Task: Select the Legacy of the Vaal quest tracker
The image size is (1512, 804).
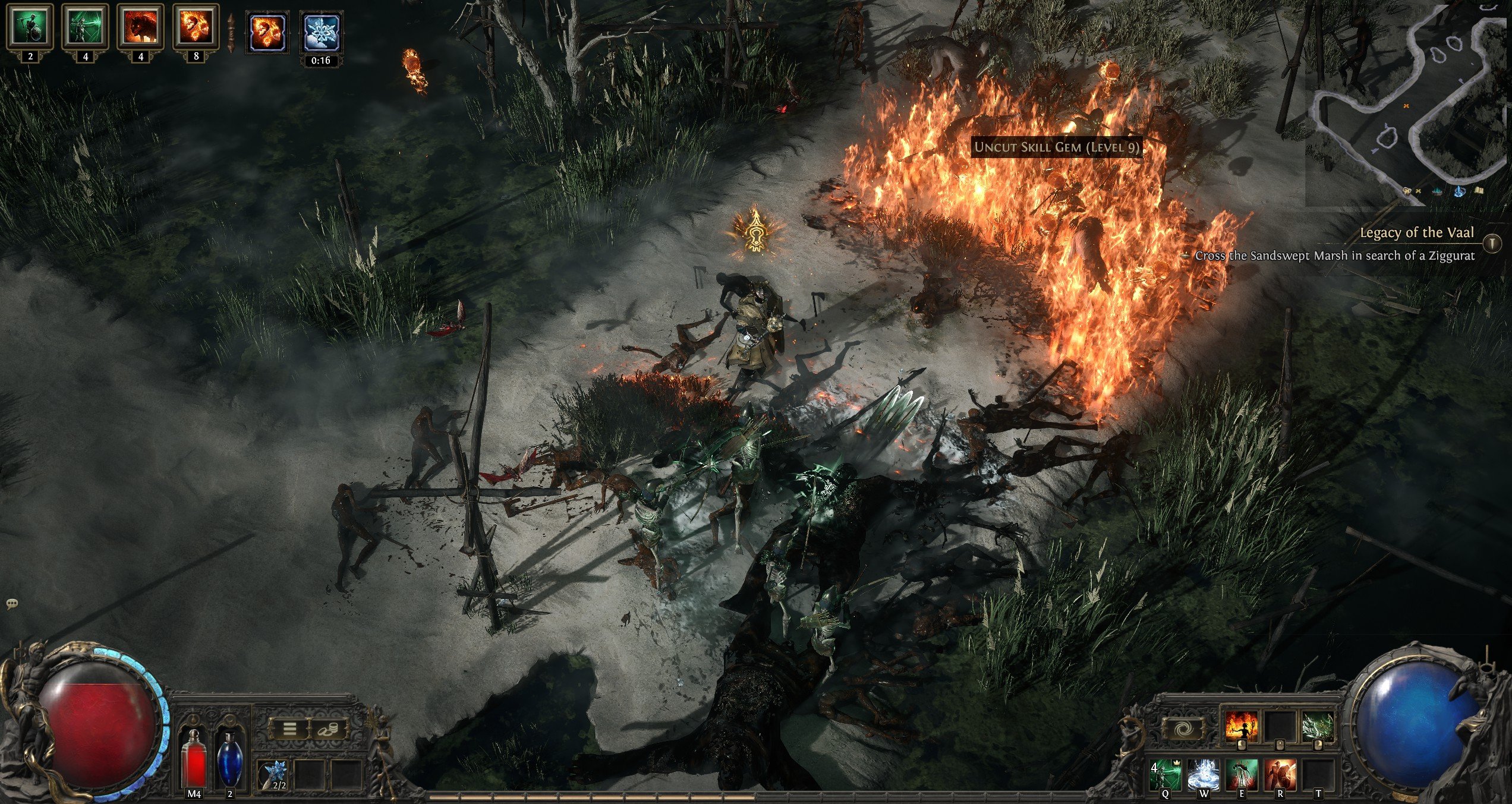Action: pos(1417,233)
